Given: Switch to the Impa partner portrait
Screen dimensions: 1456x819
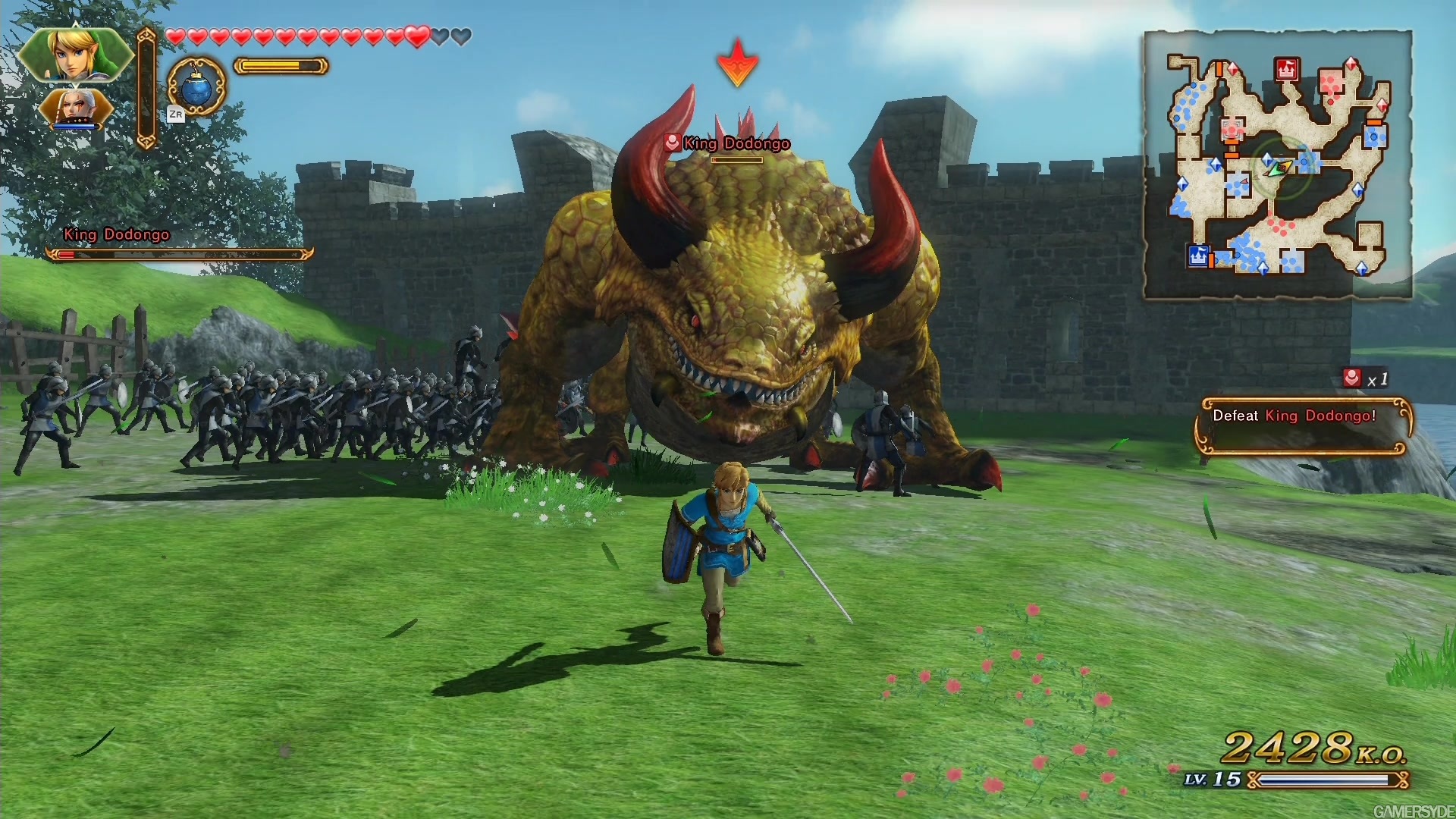Looking at the screenshot, I should (76, 108).
